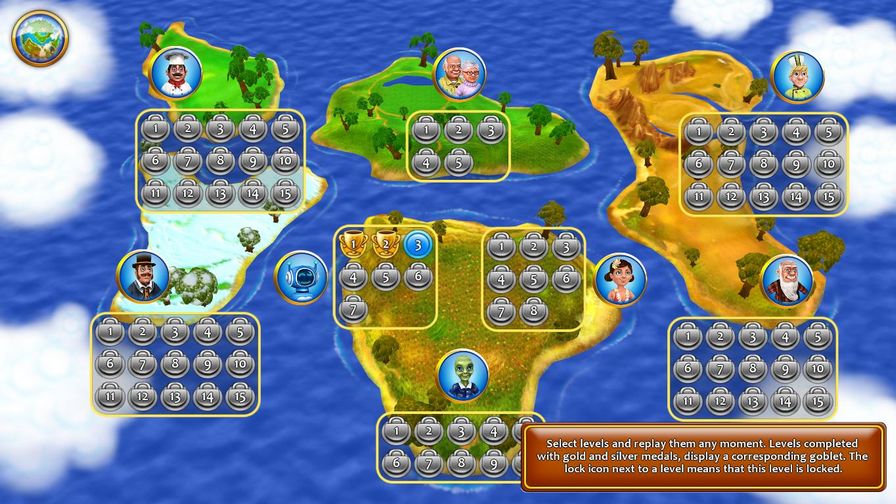The width and height of the screenshot is (896, 504).
Task: Click locked level 7 beside the robot
Action: coord(352,310)
